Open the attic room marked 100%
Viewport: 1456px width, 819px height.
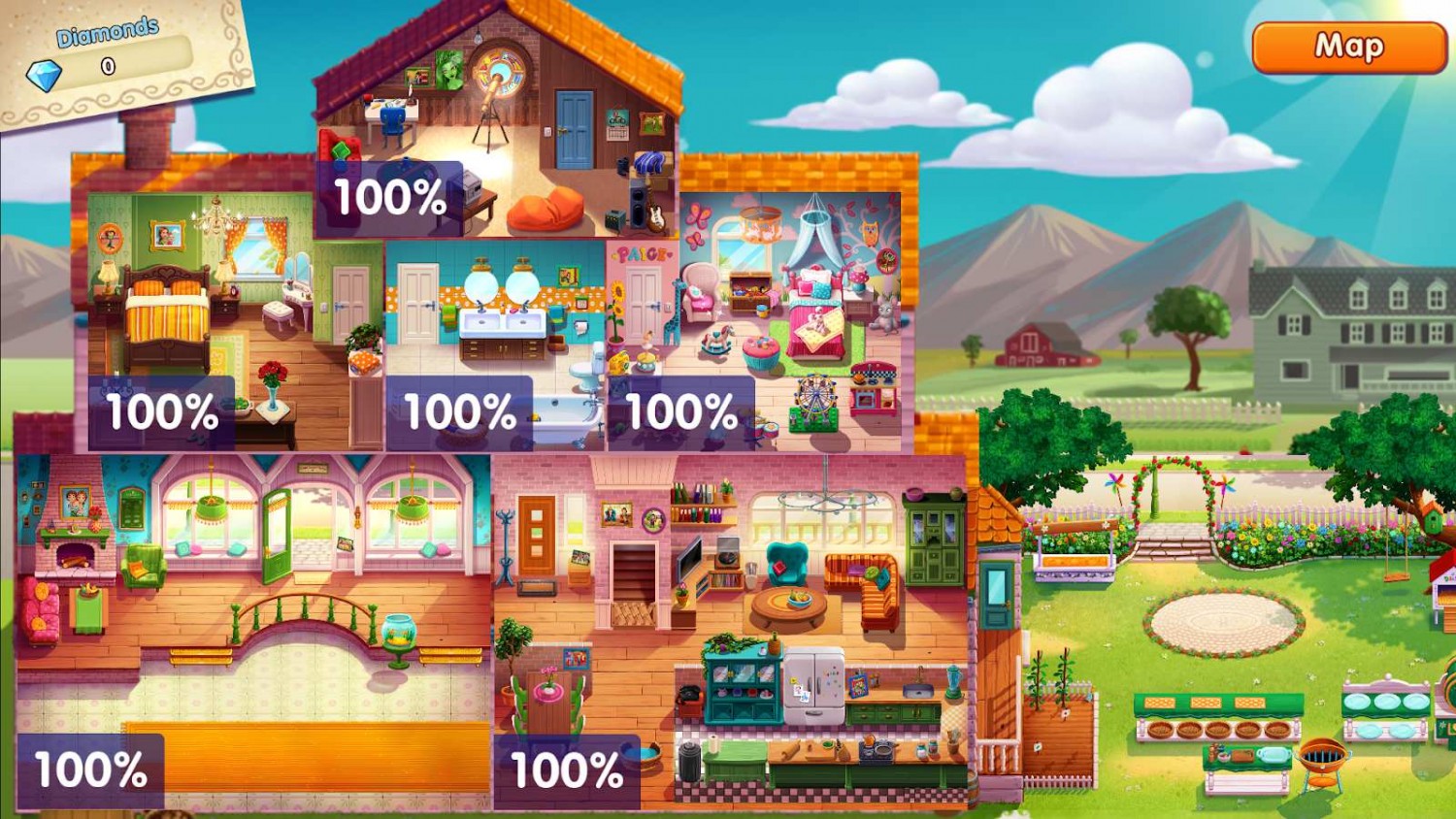tap(390, 196)
